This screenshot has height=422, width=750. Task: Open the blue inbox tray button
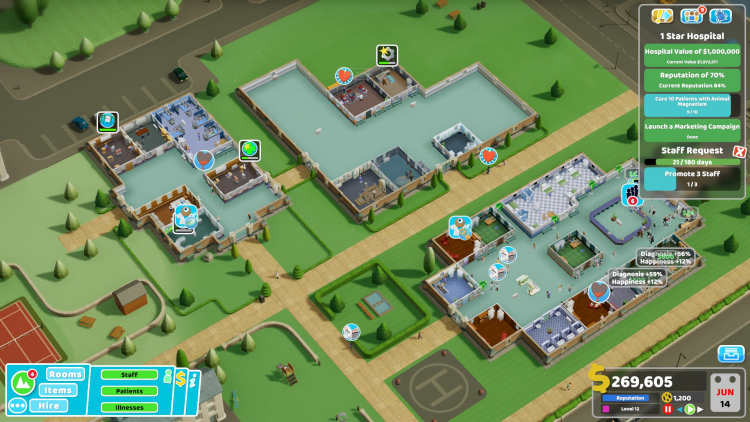730,354
